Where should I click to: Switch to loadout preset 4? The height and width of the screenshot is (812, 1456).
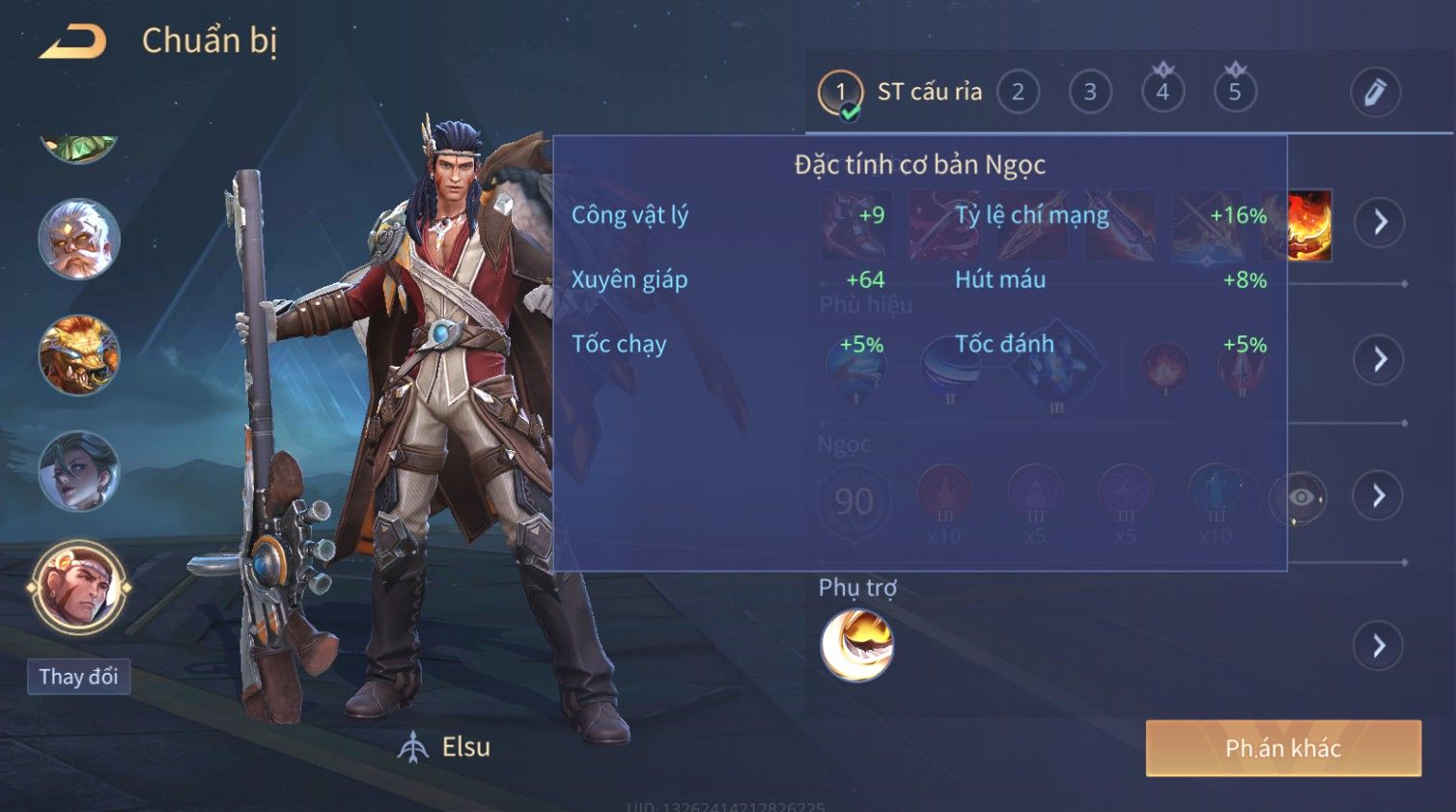(x=1162, y=93)
